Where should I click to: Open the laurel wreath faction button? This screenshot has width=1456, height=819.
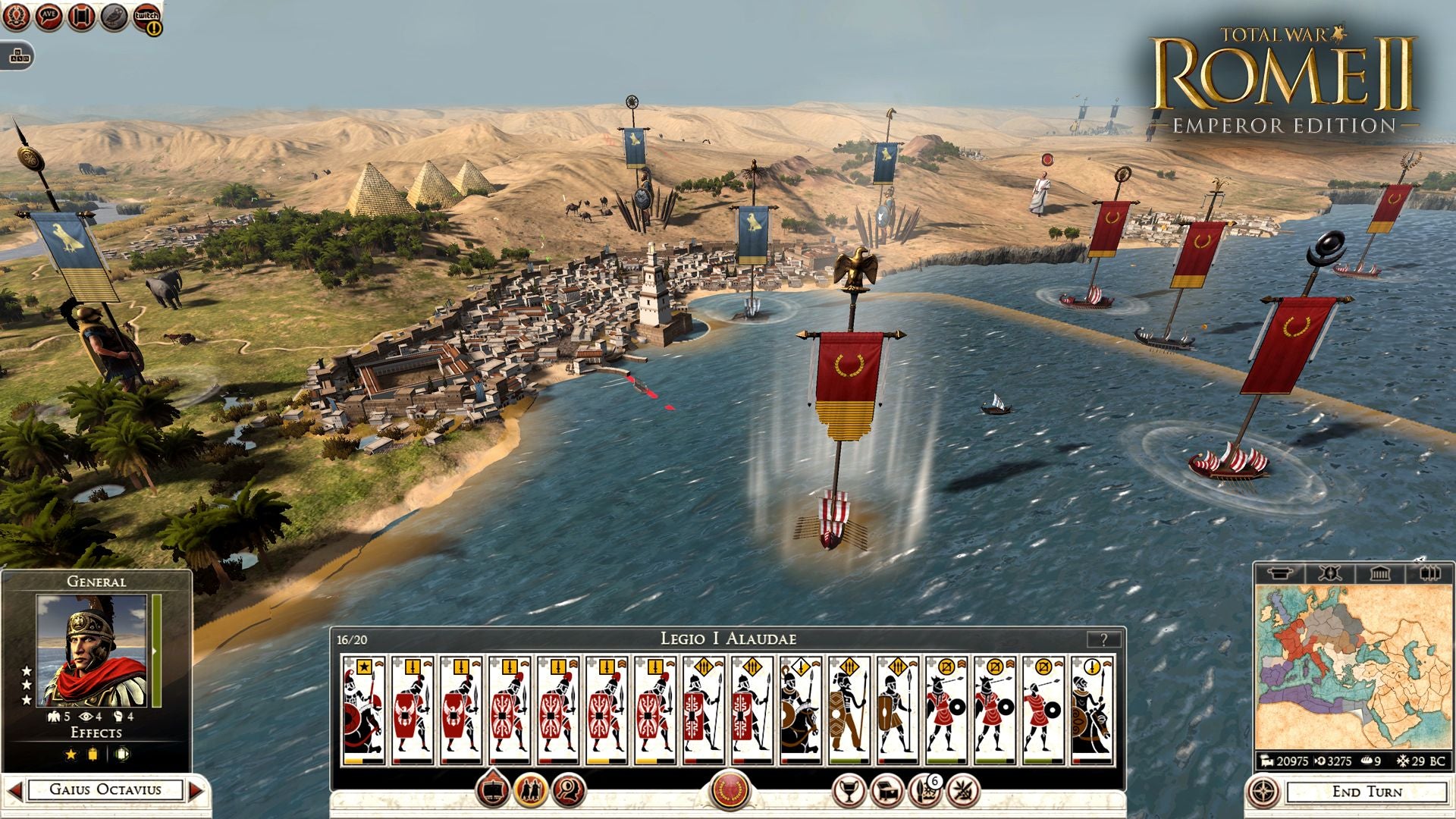pos(16,17)
